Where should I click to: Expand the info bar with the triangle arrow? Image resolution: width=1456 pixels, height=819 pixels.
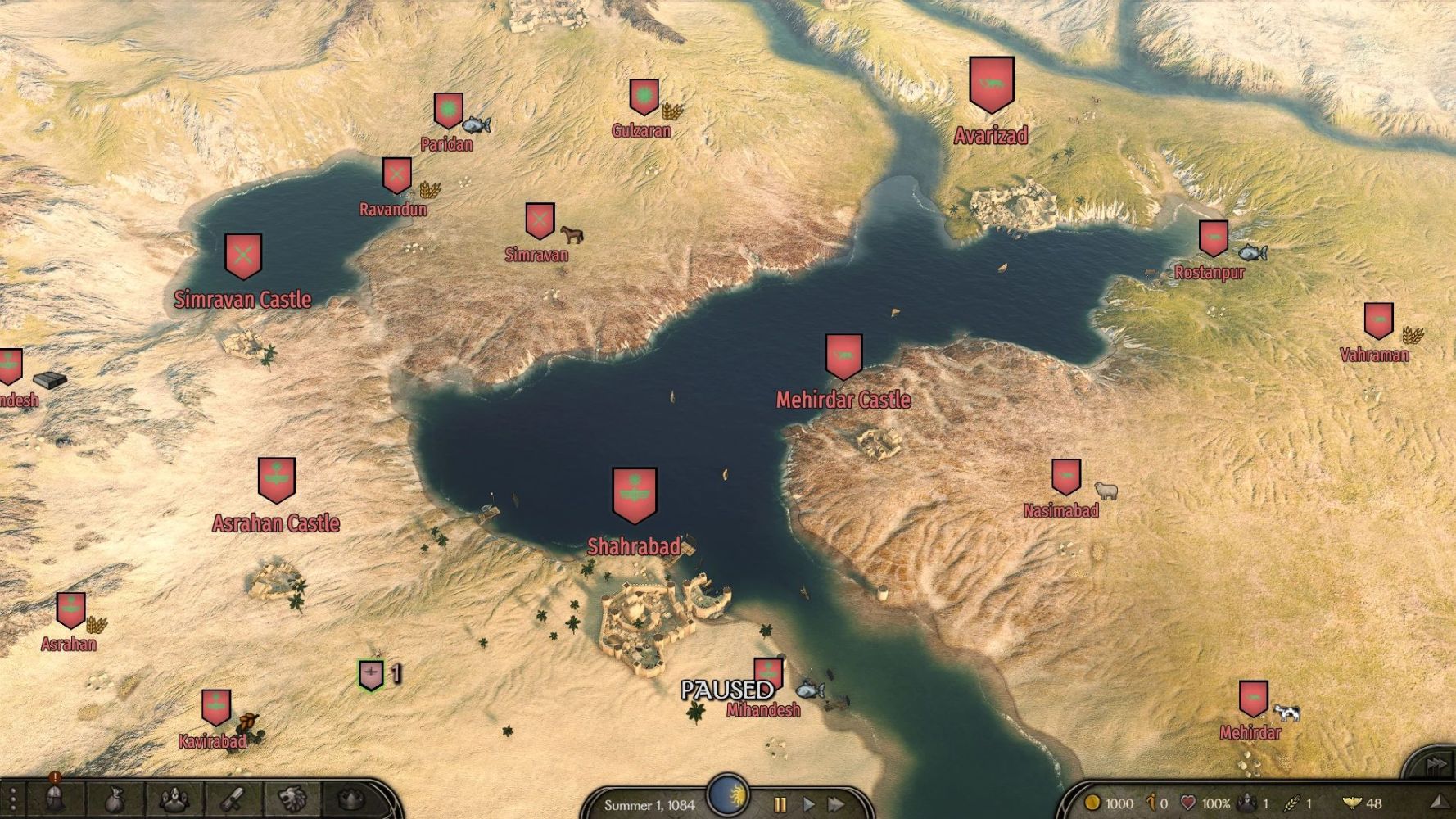[1439, 803]
